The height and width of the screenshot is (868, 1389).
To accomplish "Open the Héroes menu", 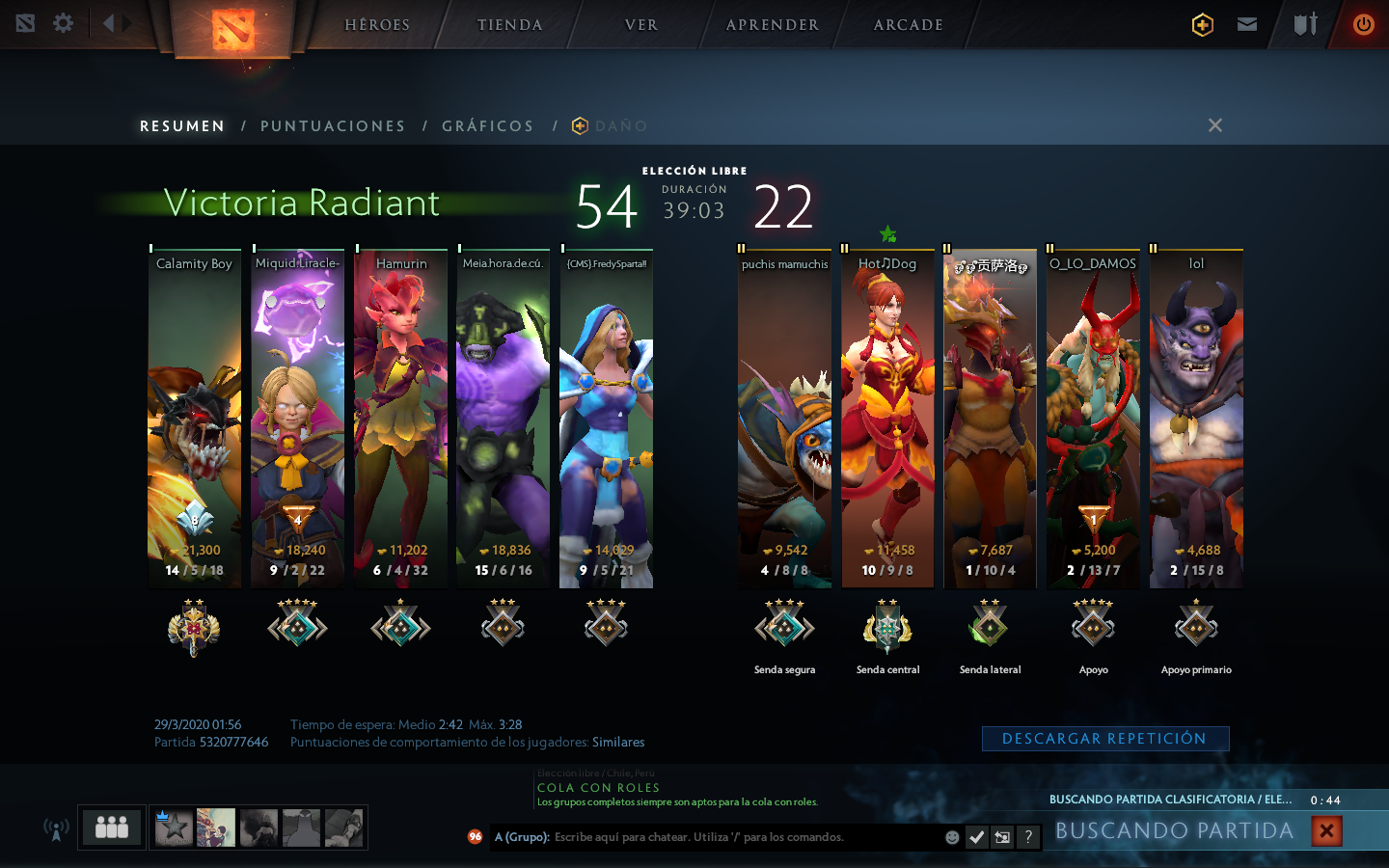I will point(377,25).
